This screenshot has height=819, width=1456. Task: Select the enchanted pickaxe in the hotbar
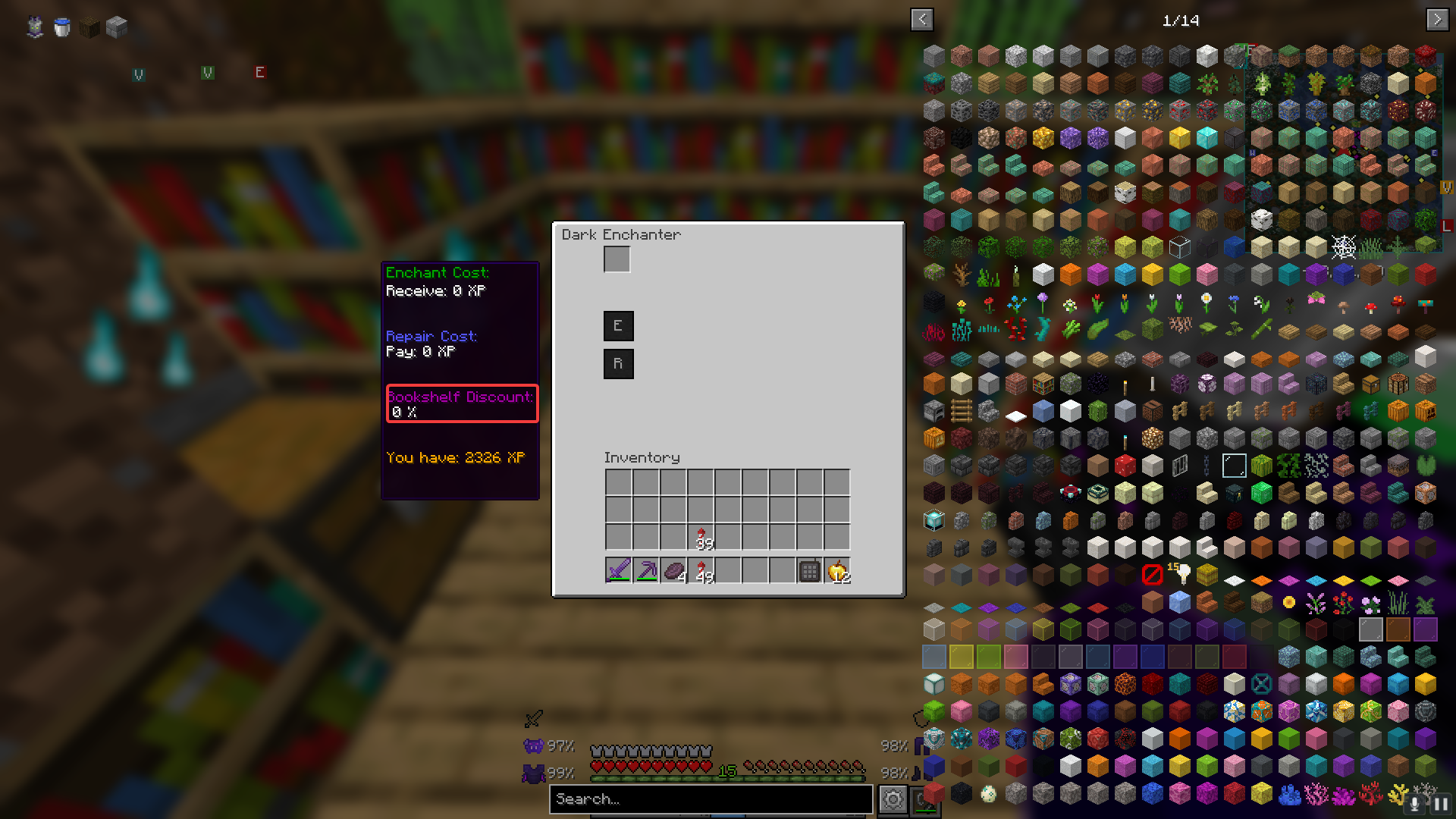click(x=646, y=570)
